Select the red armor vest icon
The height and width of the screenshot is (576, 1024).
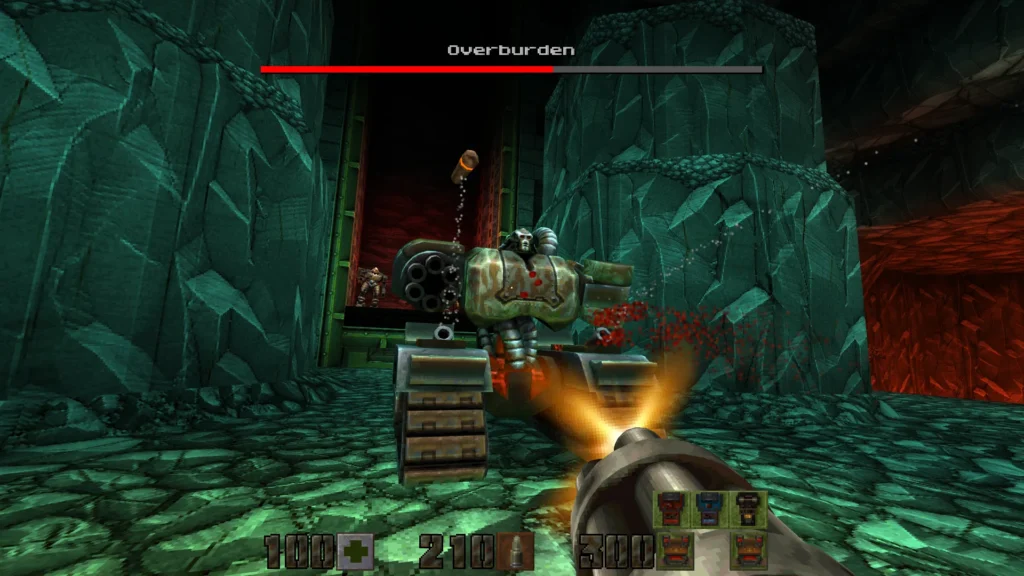click(671, 508)
